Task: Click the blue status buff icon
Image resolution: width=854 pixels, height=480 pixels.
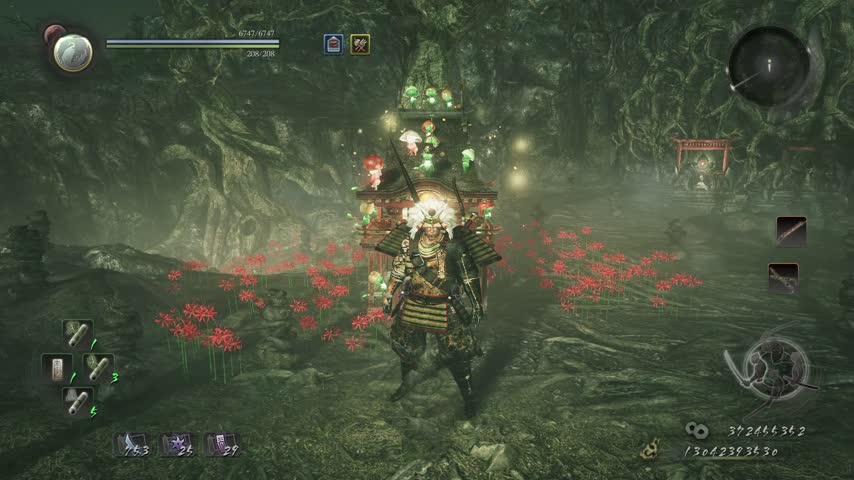Action: [x=333, y=44]
